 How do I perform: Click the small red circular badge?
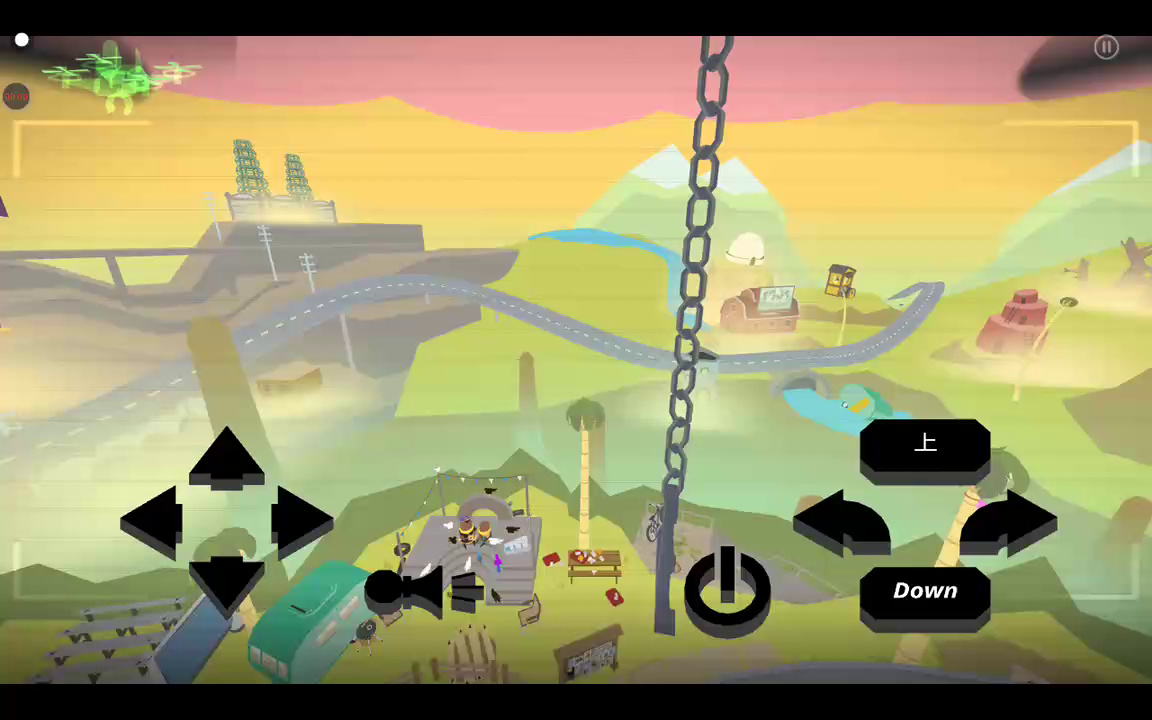coord(16,96)
